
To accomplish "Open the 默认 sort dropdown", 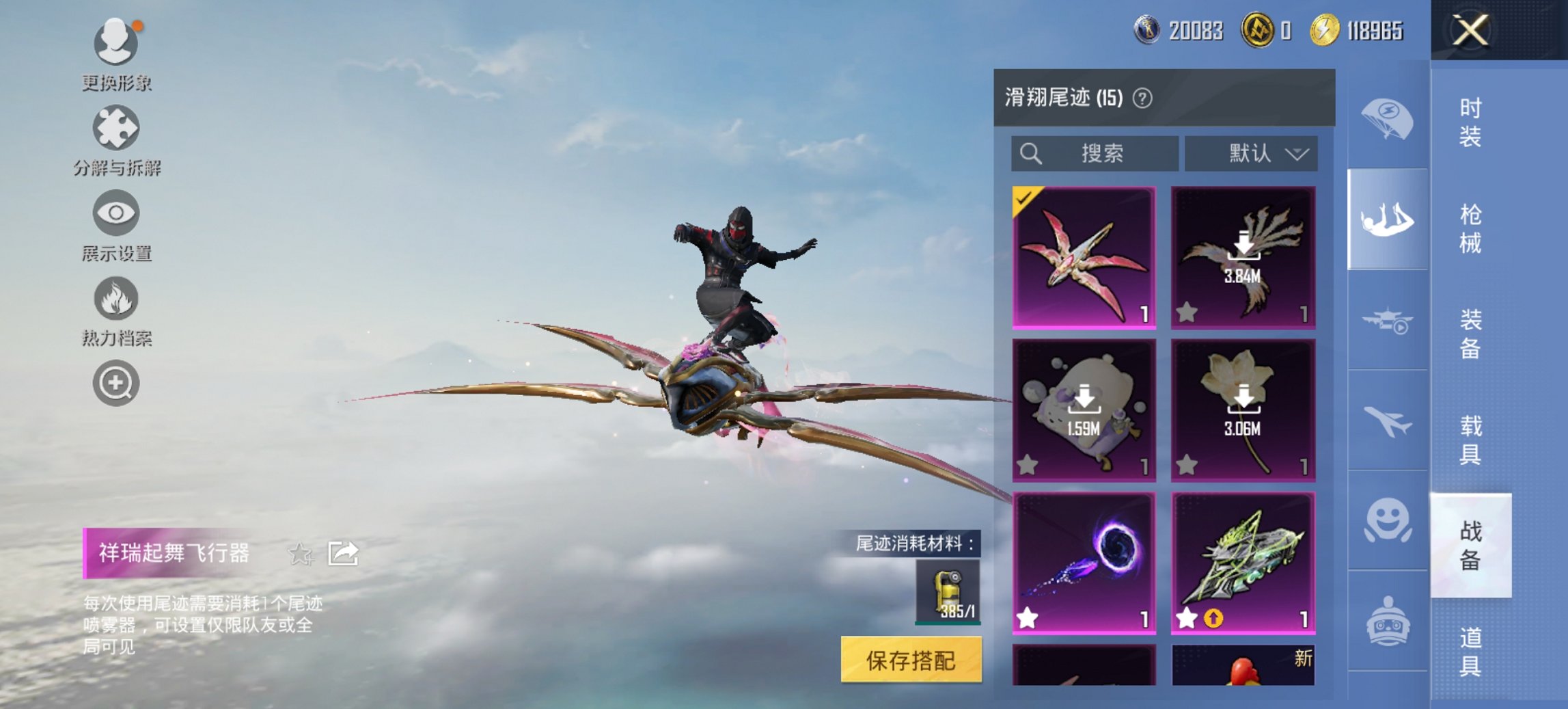I will point(1250,154).
